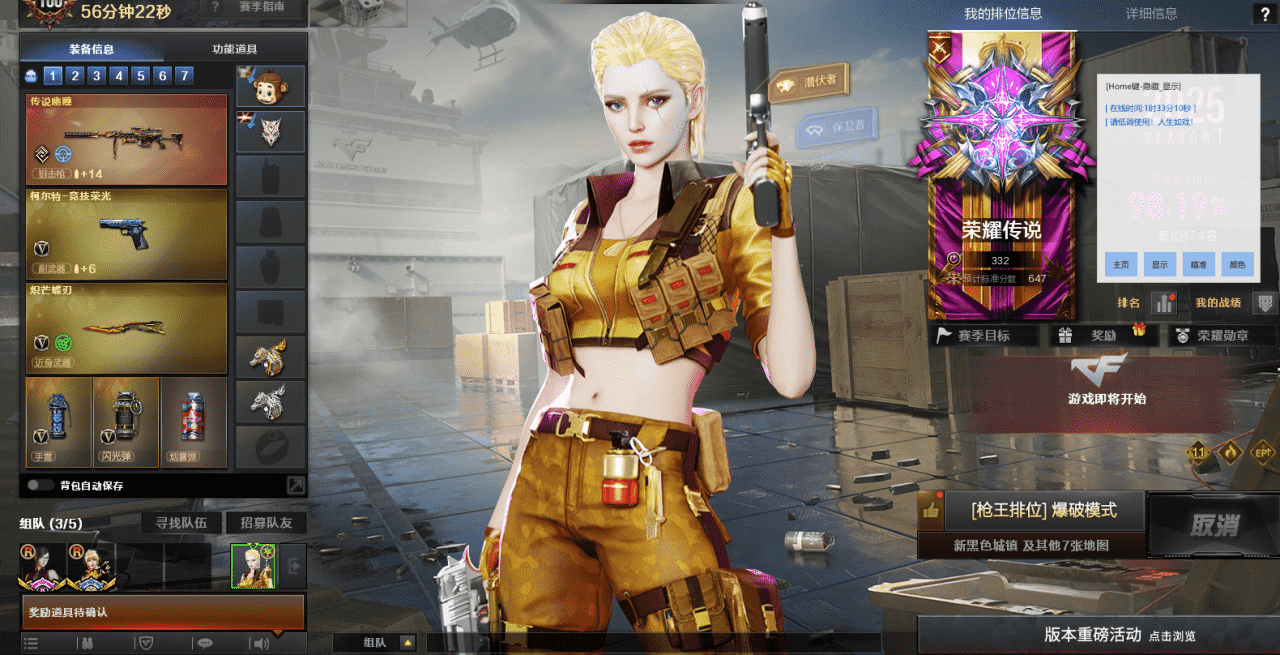Open 赛季目标 season goals
The image size is (1280, 655).
[x=983, y=336]
